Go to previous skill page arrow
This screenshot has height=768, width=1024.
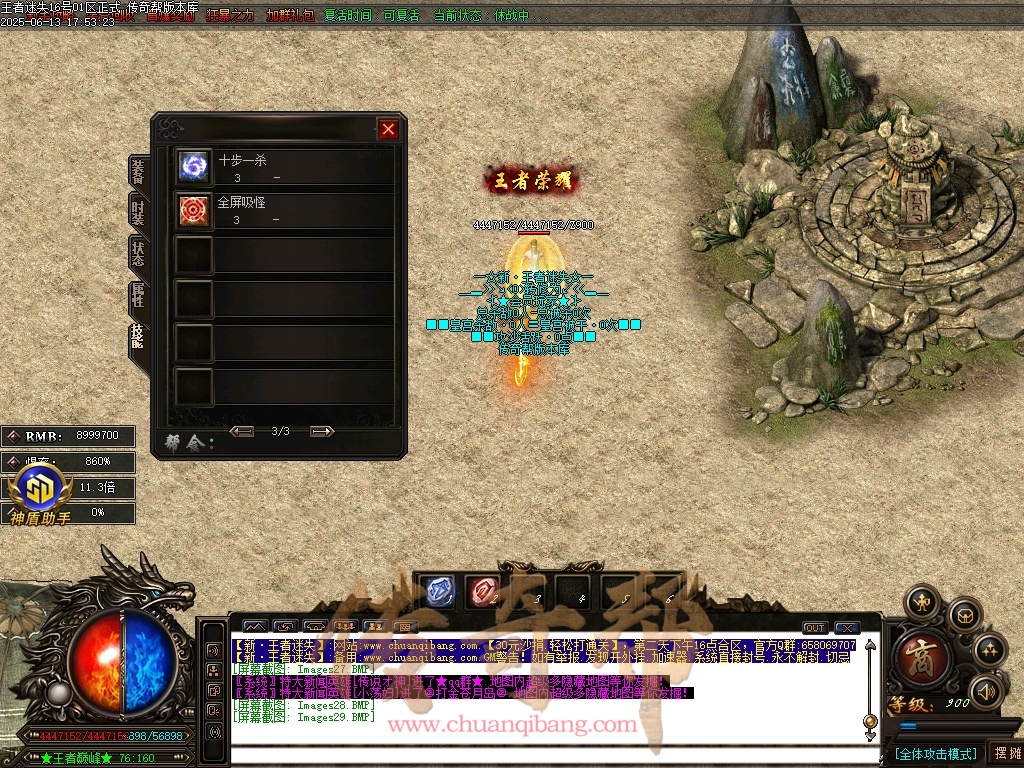pos(241,431)
